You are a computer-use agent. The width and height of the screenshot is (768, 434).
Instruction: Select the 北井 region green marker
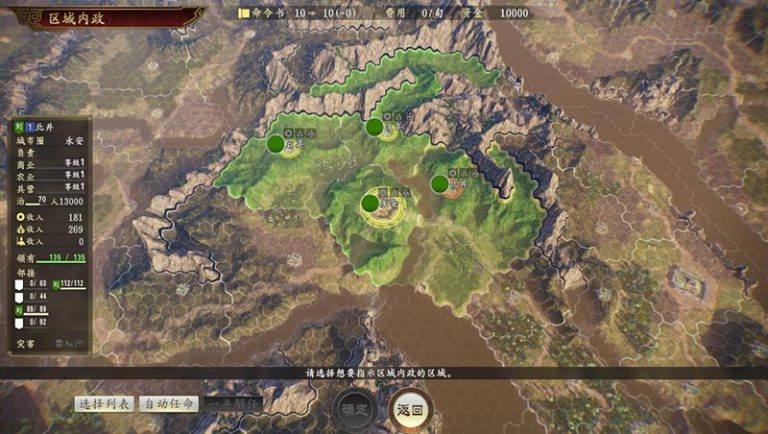[440, 183]
